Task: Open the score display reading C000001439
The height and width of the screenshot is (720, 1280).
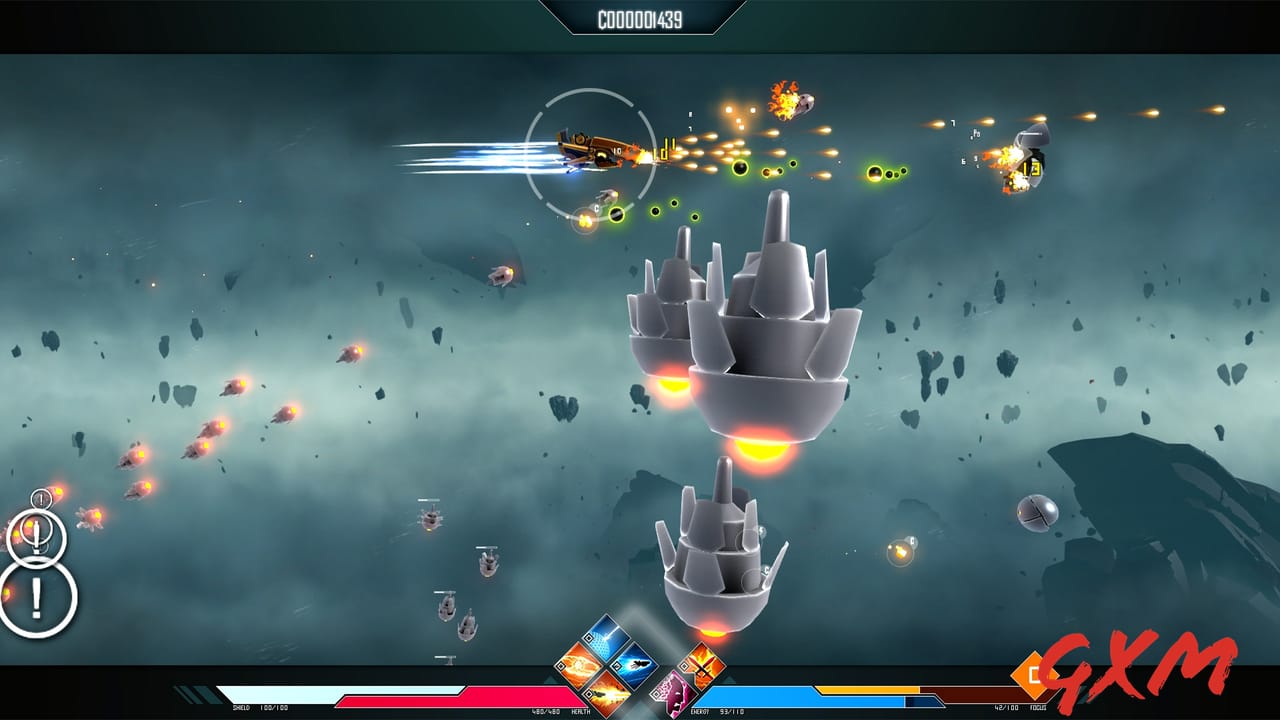Action: point(640,18)
